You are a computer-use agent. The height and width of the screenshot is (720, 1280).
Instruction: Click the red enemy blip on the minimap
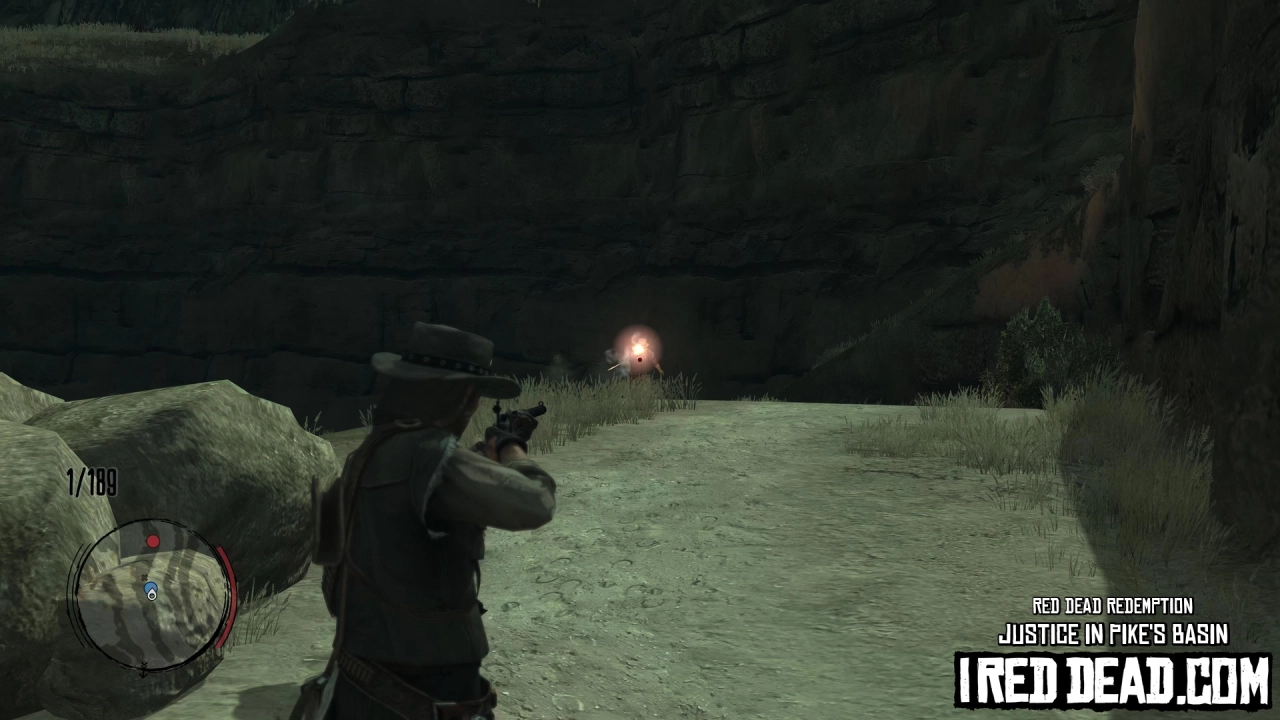pos(153,540)
